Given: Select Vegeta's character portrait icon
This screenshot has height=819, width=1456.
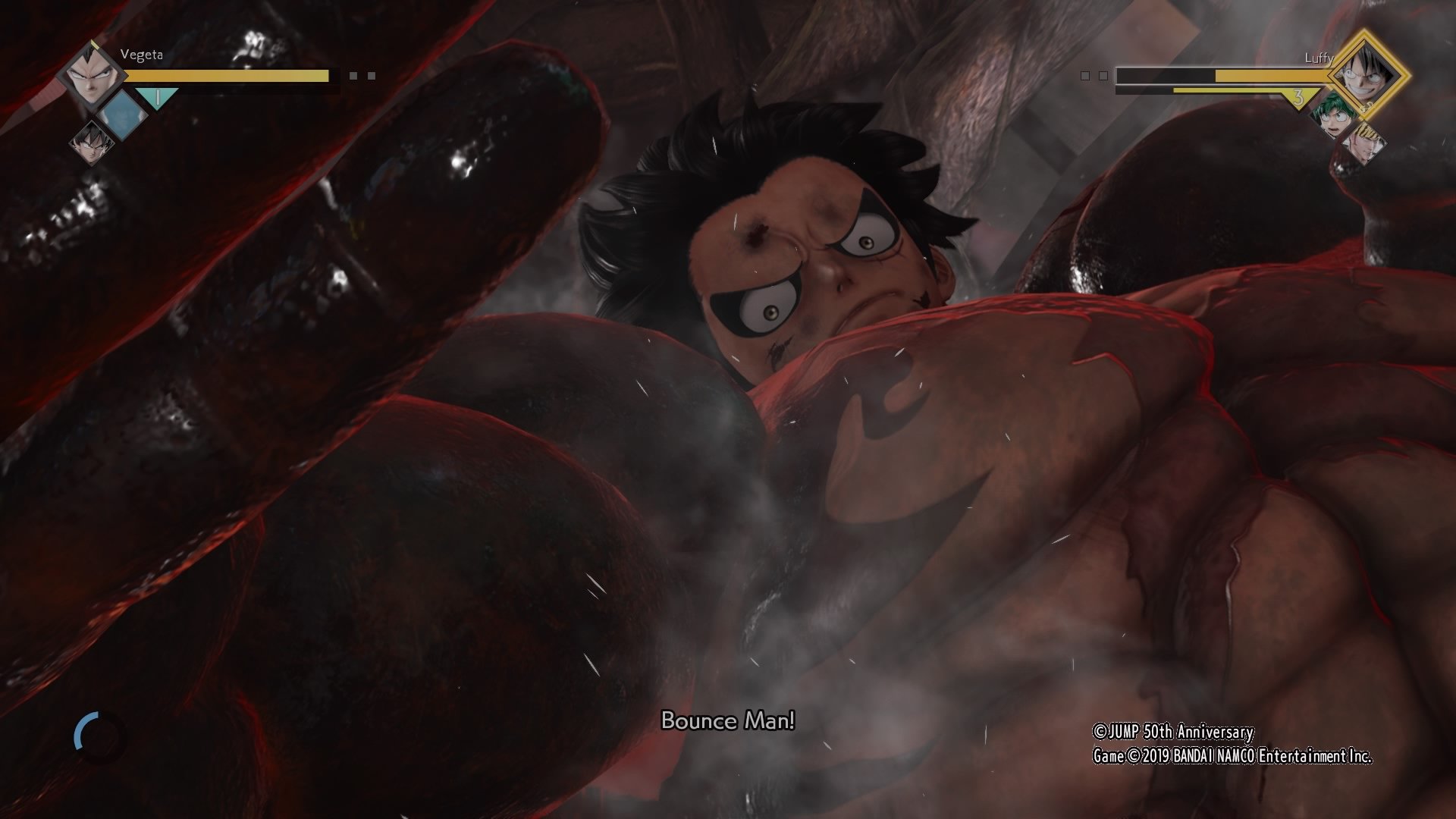Looking at the screenshot, I should click(x=91, y=76).
